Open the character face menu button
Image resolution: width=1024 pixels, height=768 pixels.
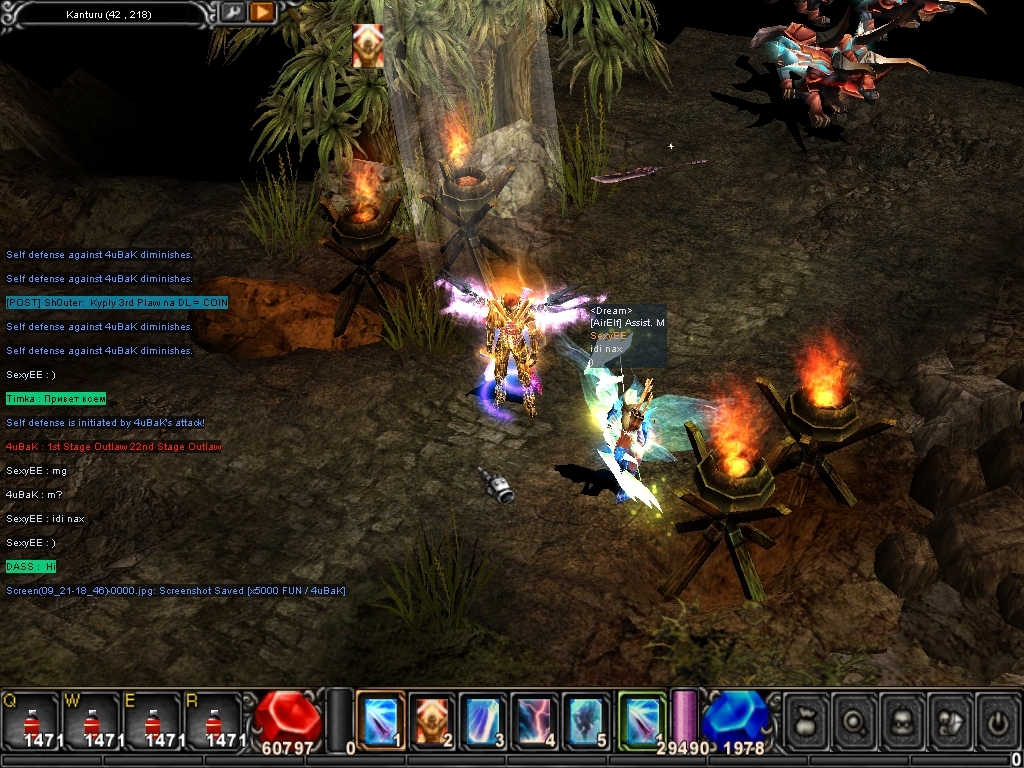903,718
